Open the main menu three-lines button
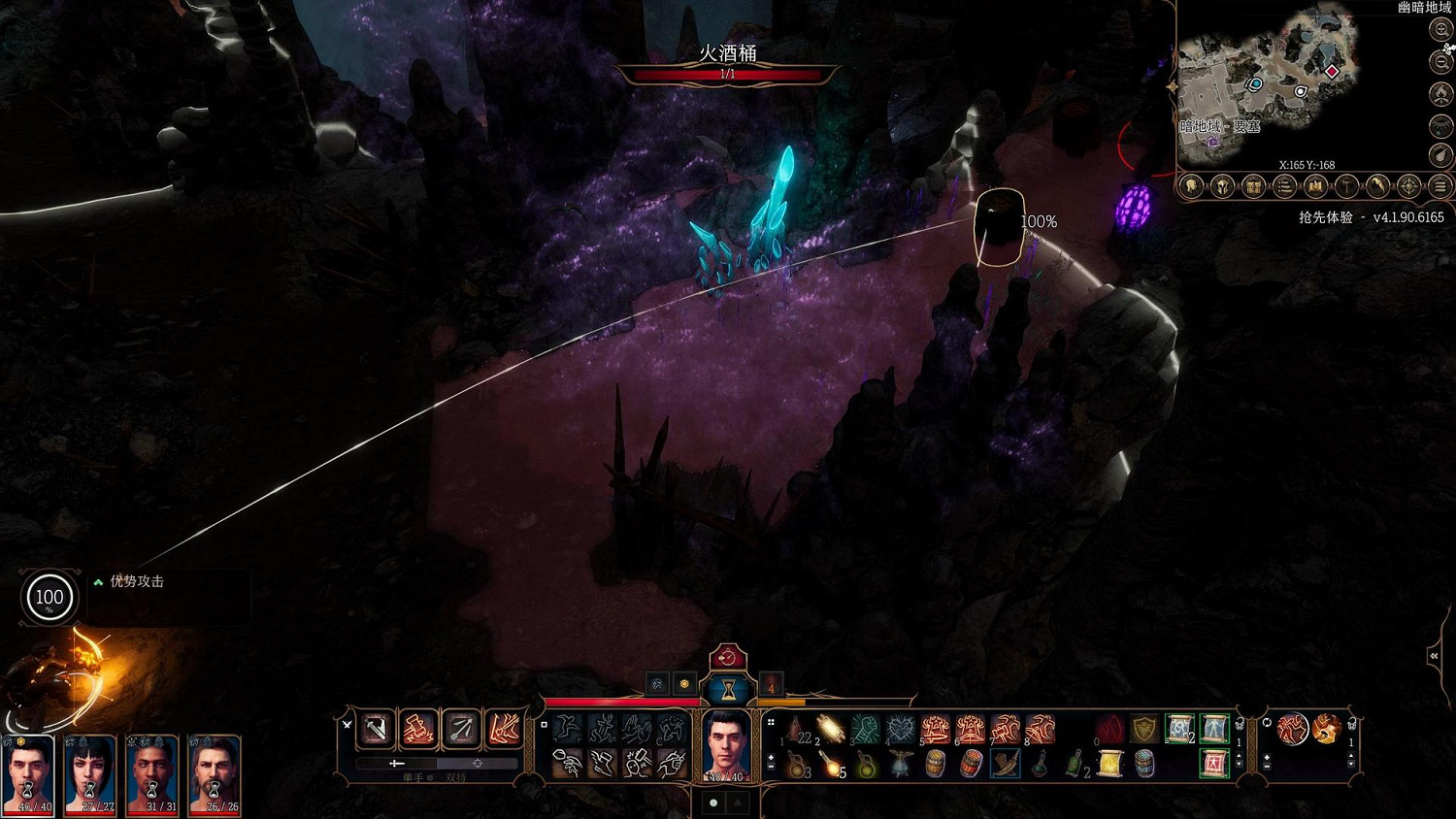 point(1440,186)
